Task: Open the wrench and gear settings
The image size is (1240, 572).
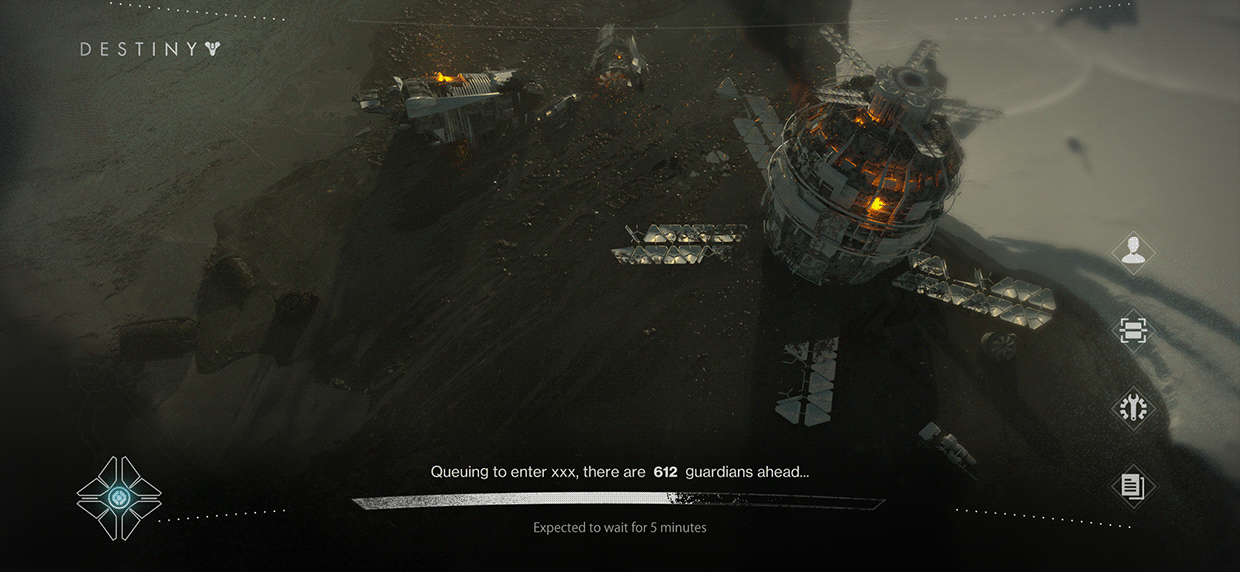Action: (x=1132, y=408)
